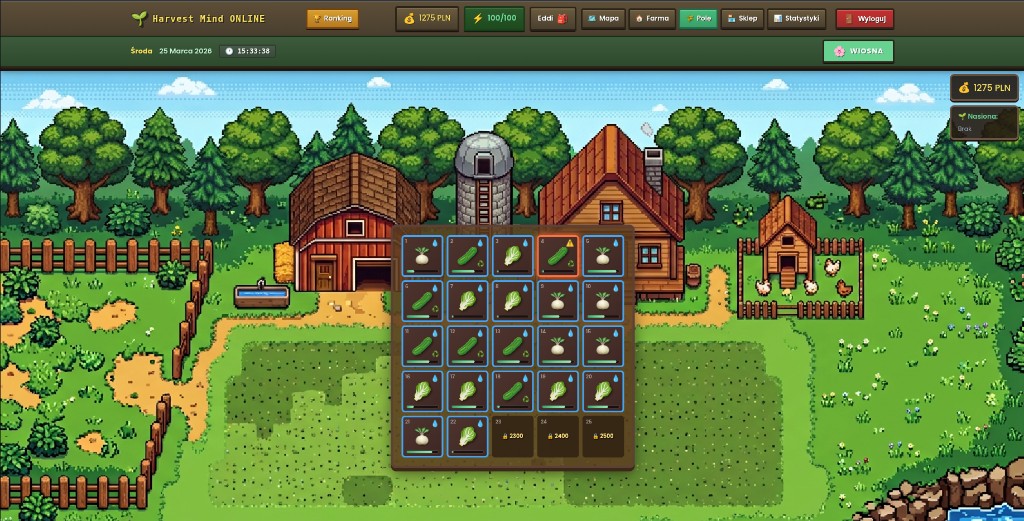Click the red Wyloguj button
This screenshot has height=521, width=1024.
pyautogui.click(x=864, y=18)
